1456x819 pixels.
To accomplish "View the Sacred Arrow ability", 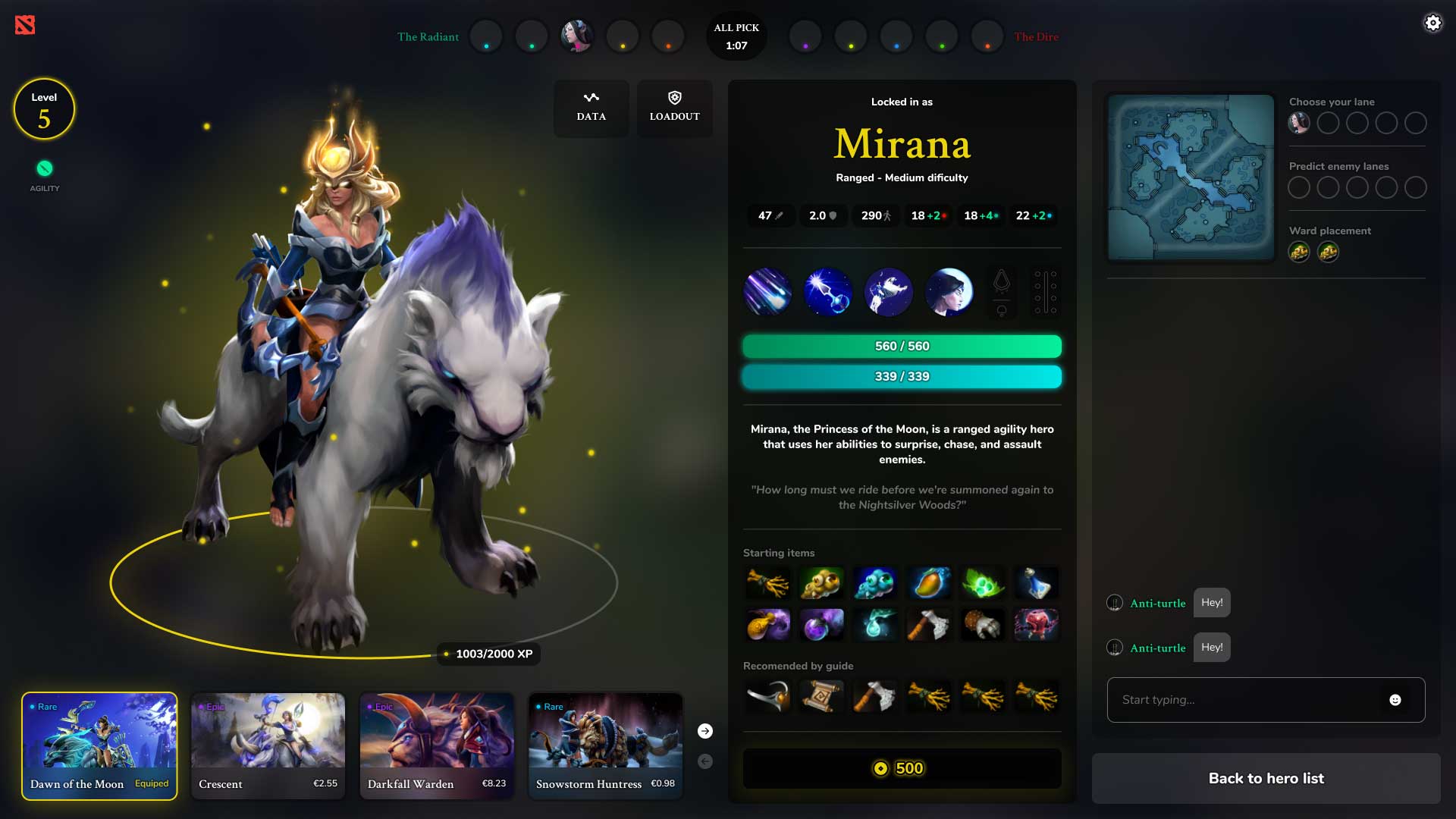I will point(828,292).
